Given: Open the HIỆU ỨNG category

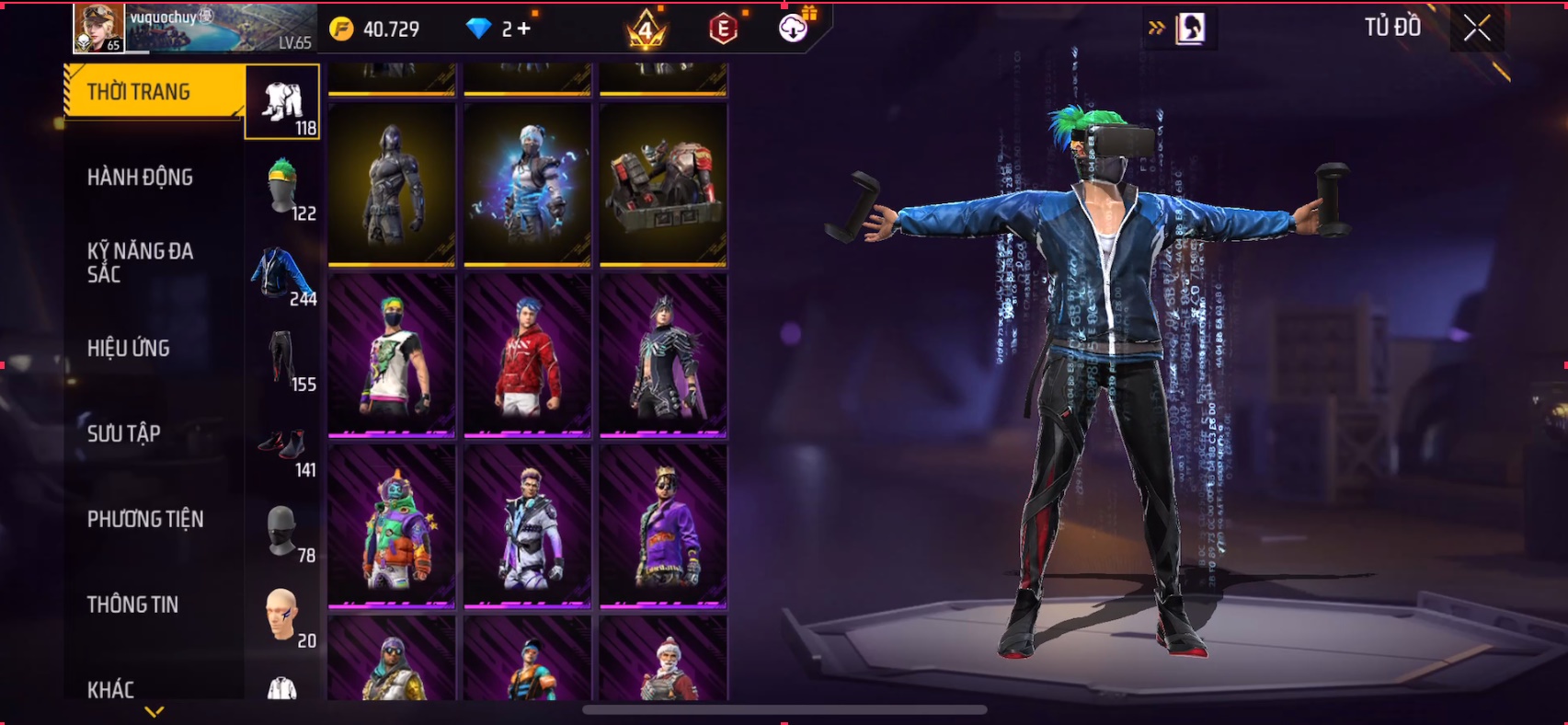Looking at the screenshot, I should (x=129, y=348).
